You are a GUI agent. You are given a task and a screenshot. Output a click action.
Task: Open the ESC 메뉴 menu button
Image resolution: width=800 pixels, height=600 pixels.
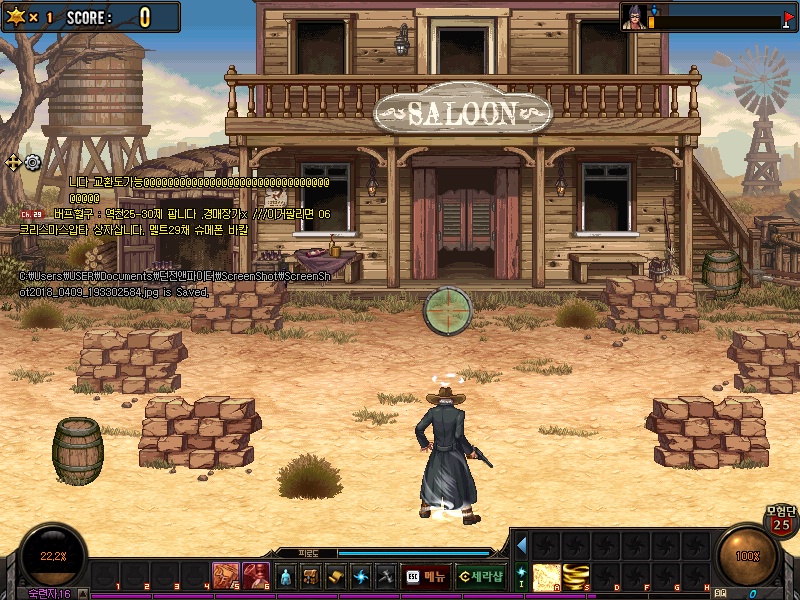pyautogui.click(x=425, y=576)
